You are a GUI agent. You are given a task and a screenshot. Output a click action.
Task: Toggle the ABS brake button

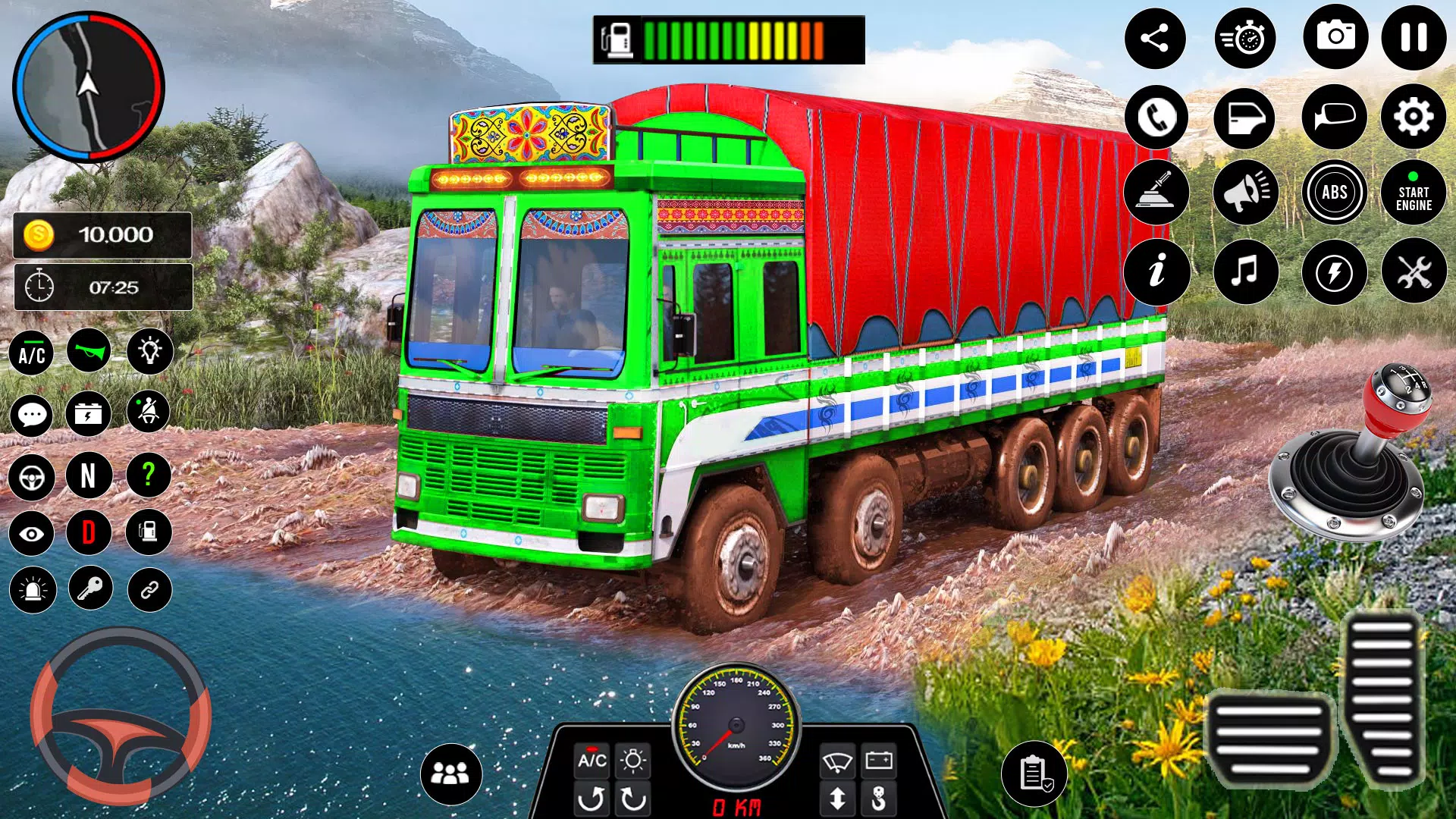pos(1335,193)
